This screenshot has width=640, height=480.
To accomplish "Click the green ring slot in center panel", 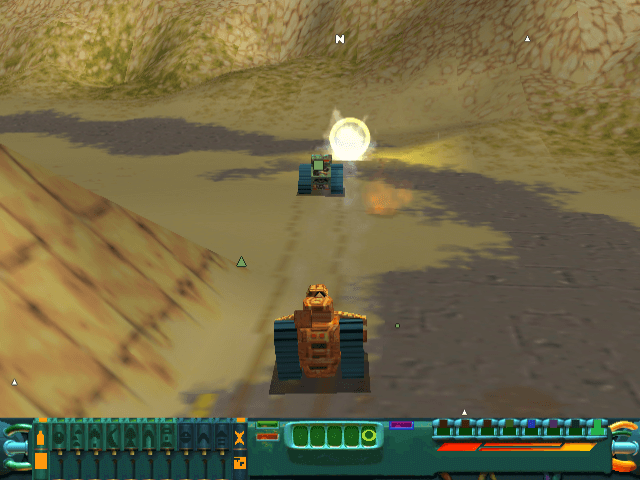I will pyautogui.click(x=369, y=436).
